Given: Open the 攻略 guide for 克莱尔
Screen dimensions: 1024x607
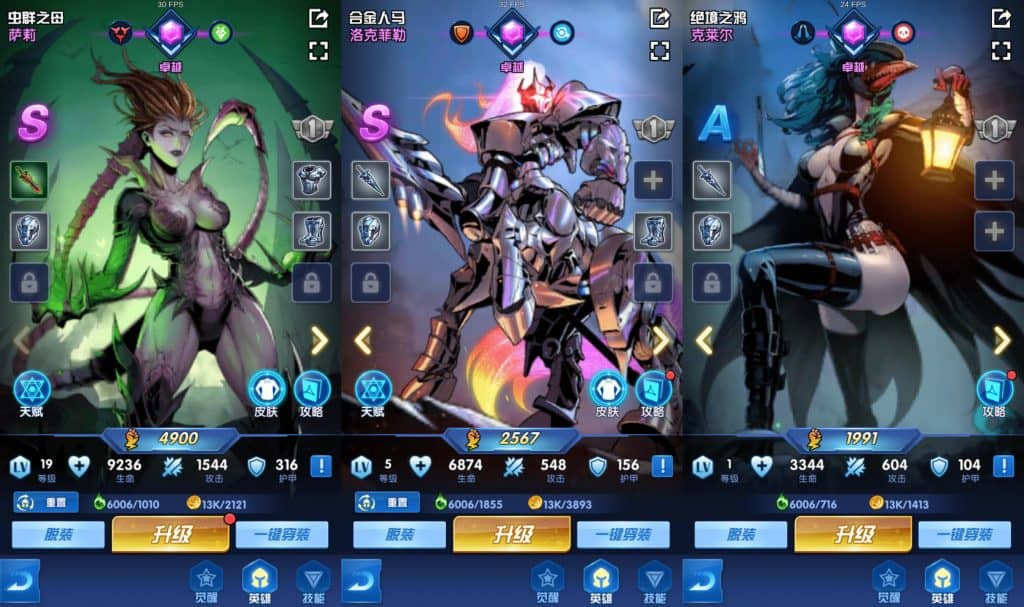Looking at the screenshot, I should pos(993,389).
